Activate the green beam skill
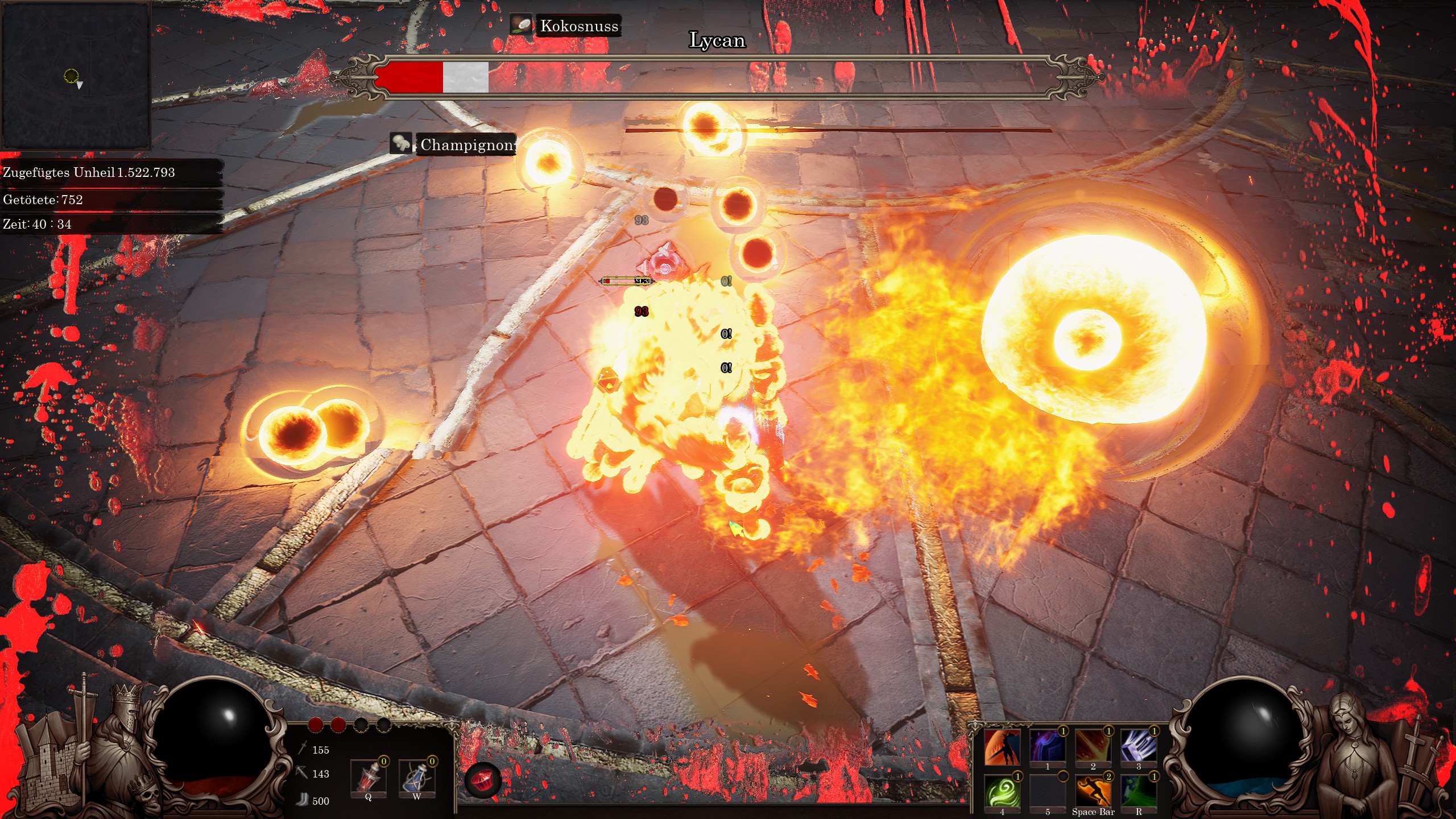This screenshot has width=1456, height=819. [1138, 792]
